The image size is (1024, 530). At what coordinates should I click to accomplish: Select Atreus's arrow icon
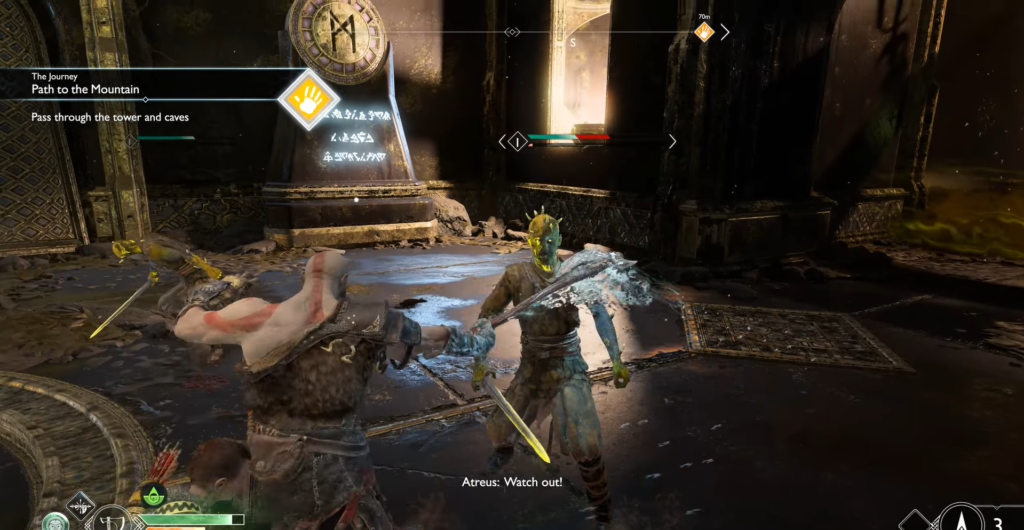tap(961, 520)
